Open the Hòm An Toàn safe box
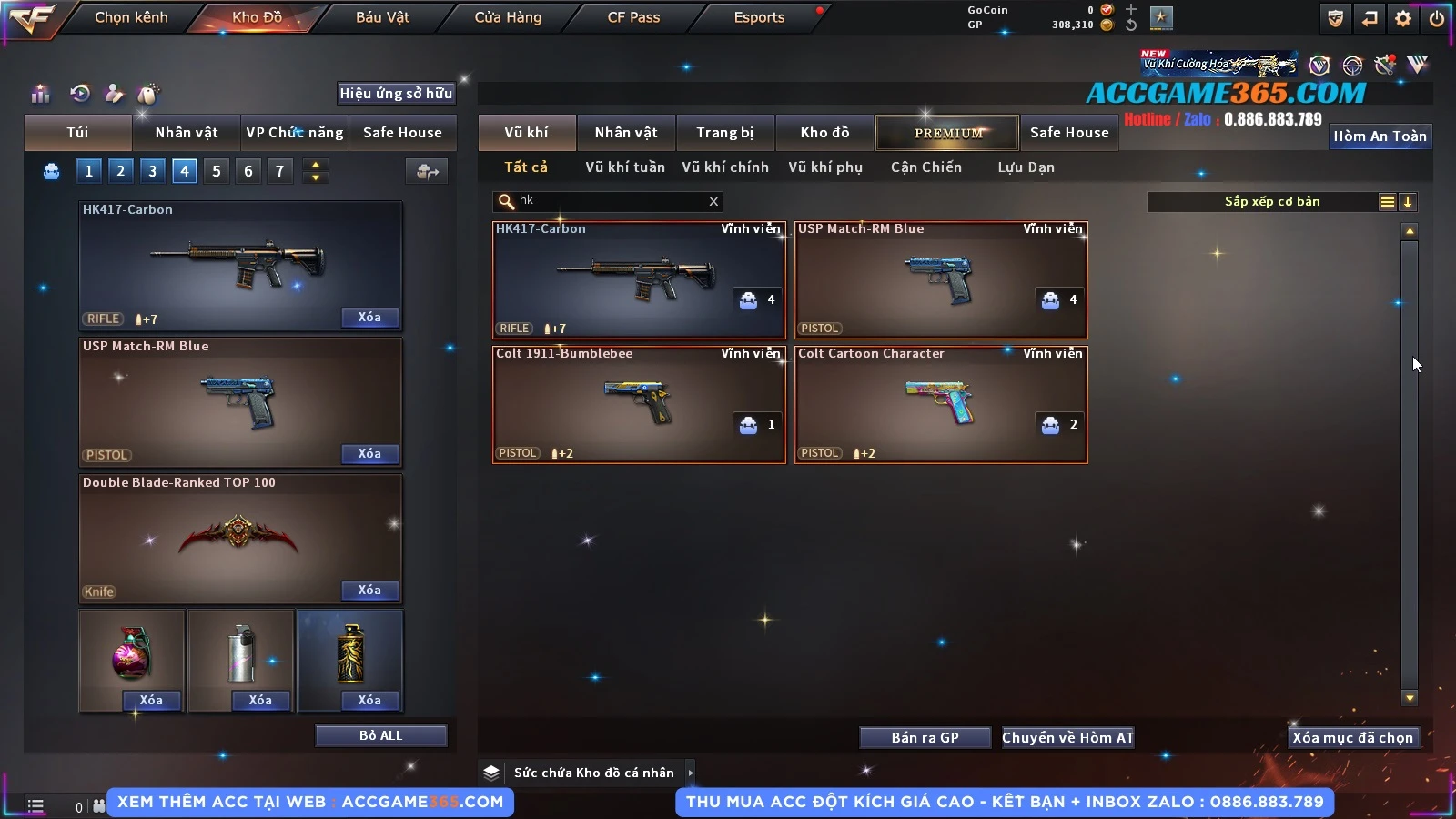This screenshot has width=1456, height=819. [x=1380, y=136]
